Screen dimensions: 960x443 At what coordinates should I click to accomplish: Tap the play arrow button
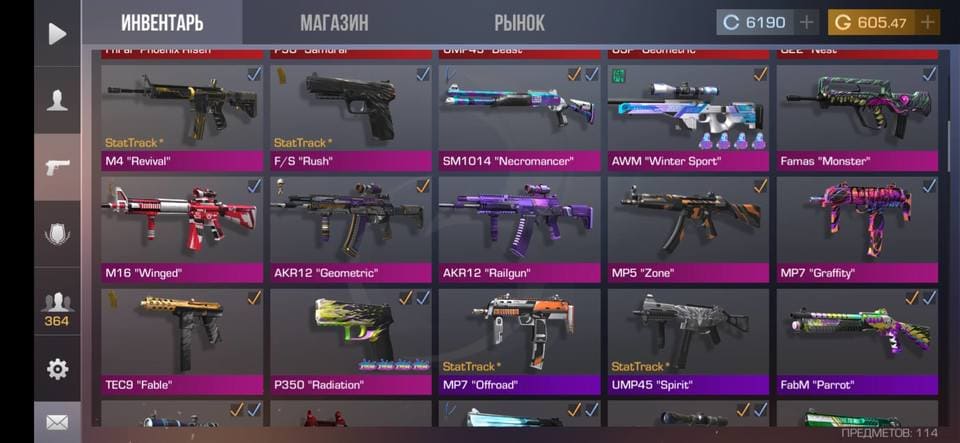pos(57,34)
